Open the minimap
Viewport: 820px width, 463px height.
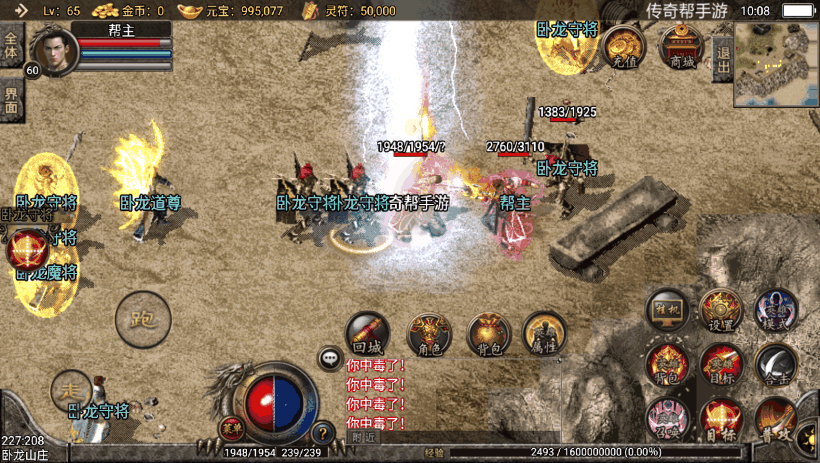click(x=776, y=67)
